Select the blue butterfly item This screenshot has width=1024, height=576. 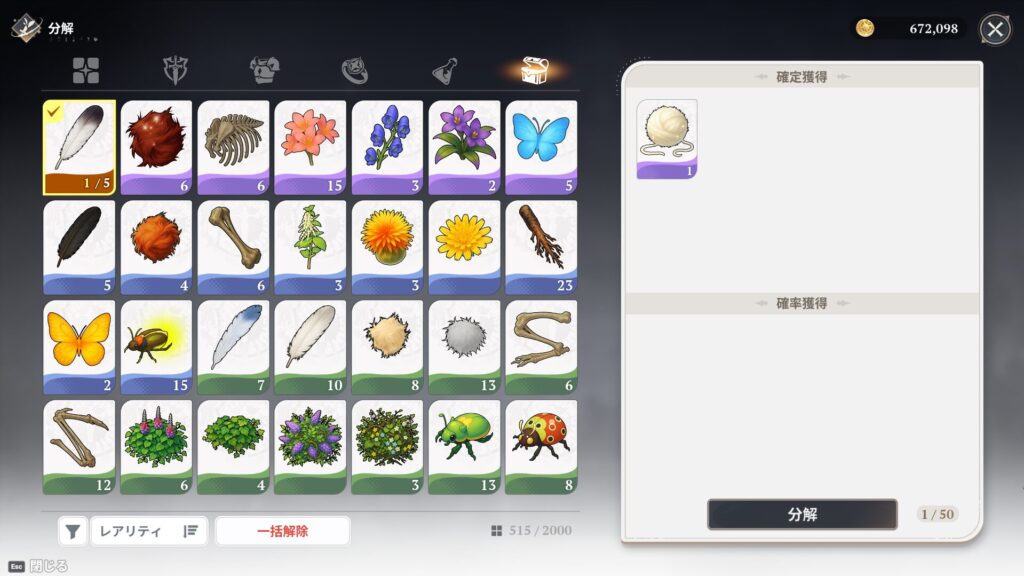click(541, 147)
